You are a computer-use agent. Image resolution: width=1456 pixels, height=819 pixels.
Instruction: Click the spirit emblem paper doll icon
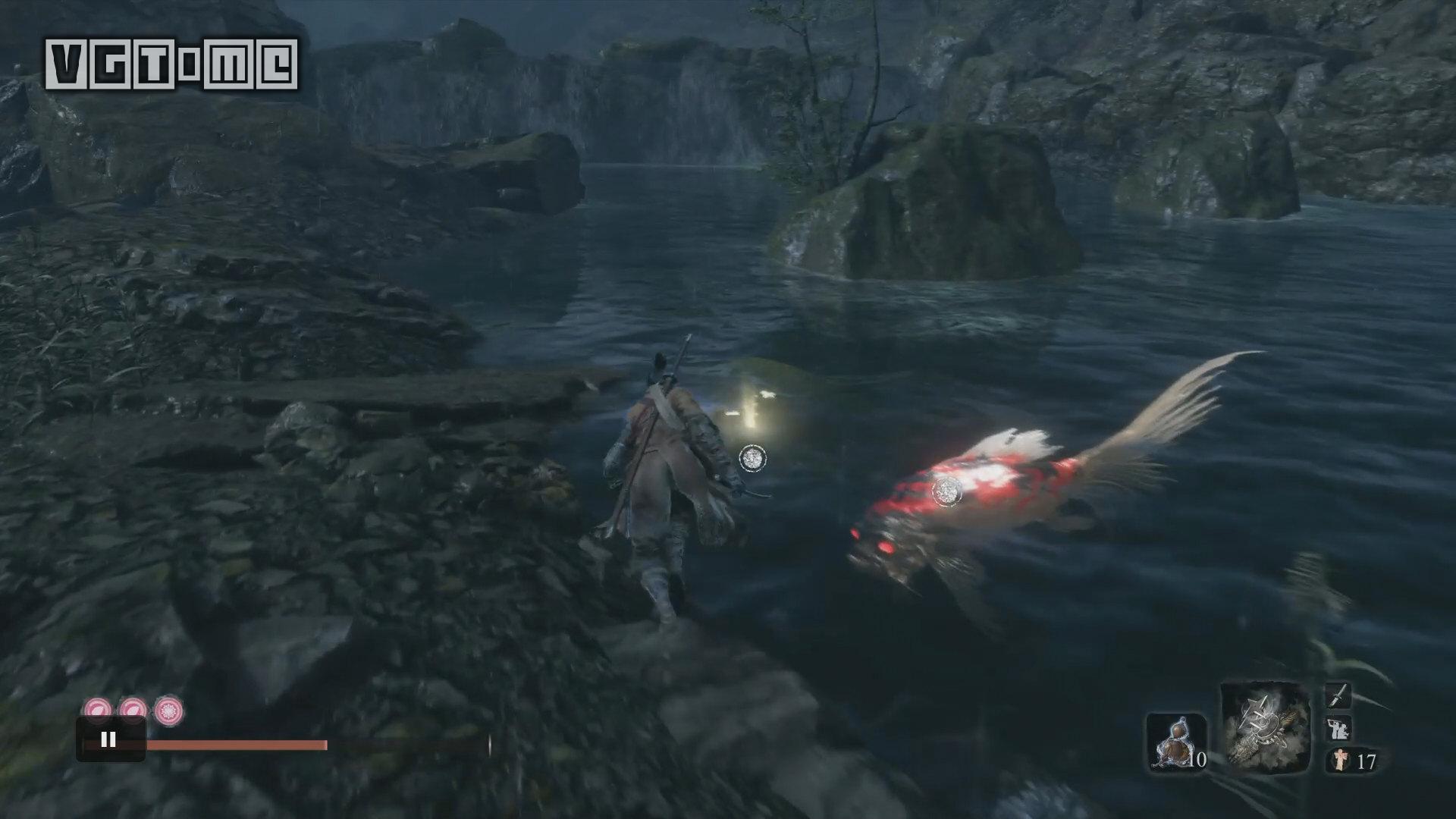[x=1338, y=761]
